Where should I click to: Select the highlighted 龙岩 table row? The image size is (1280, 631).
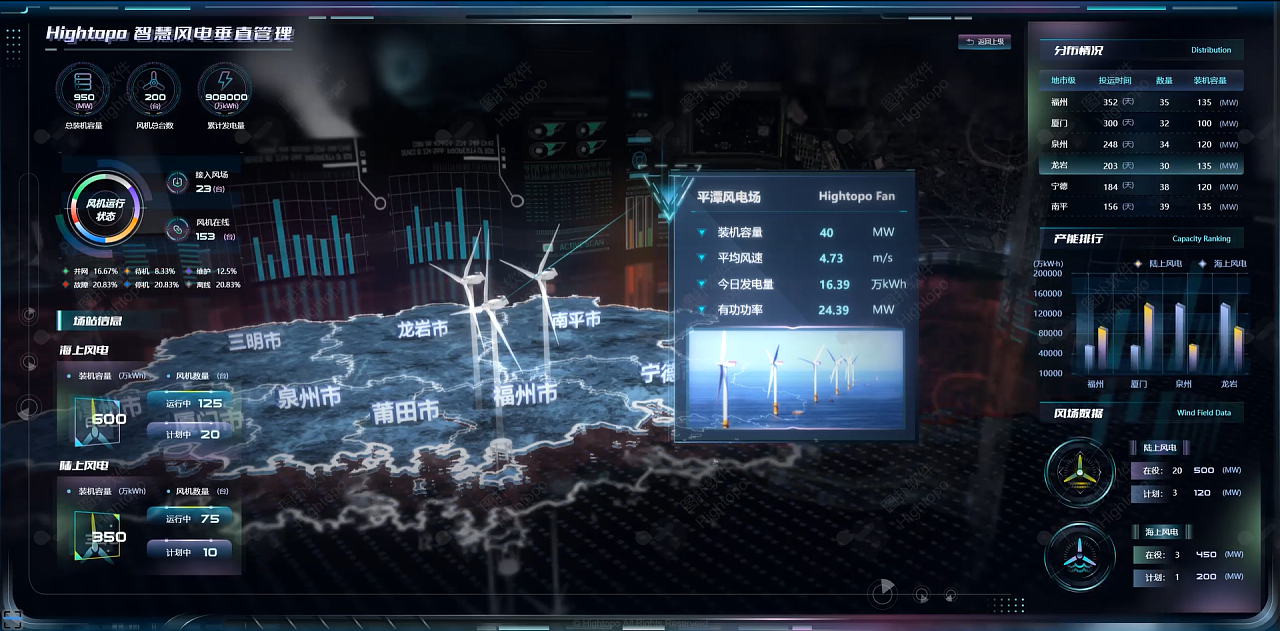[x=1144, y=166]
